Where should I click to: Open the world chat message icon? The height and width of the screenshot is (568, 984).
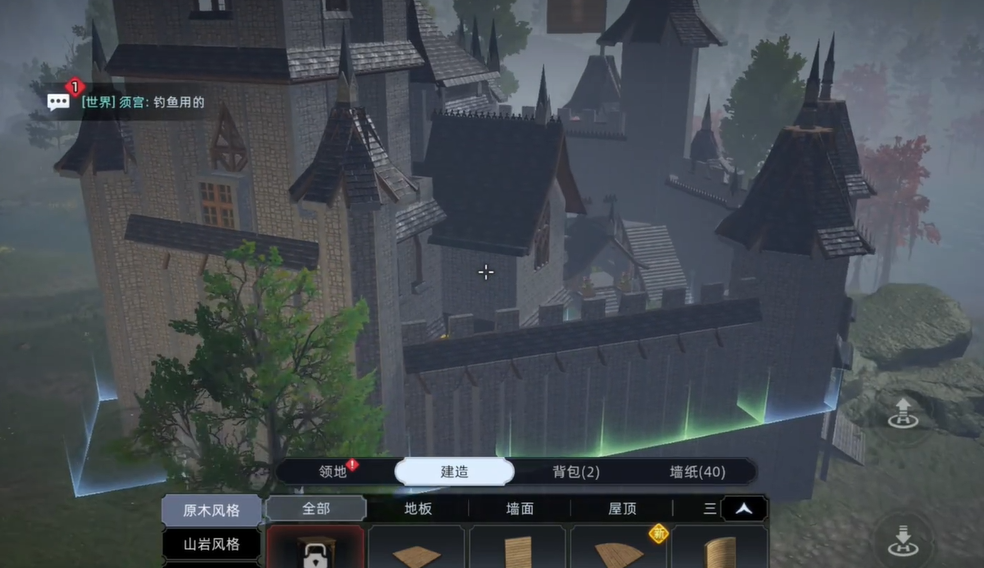59,101
